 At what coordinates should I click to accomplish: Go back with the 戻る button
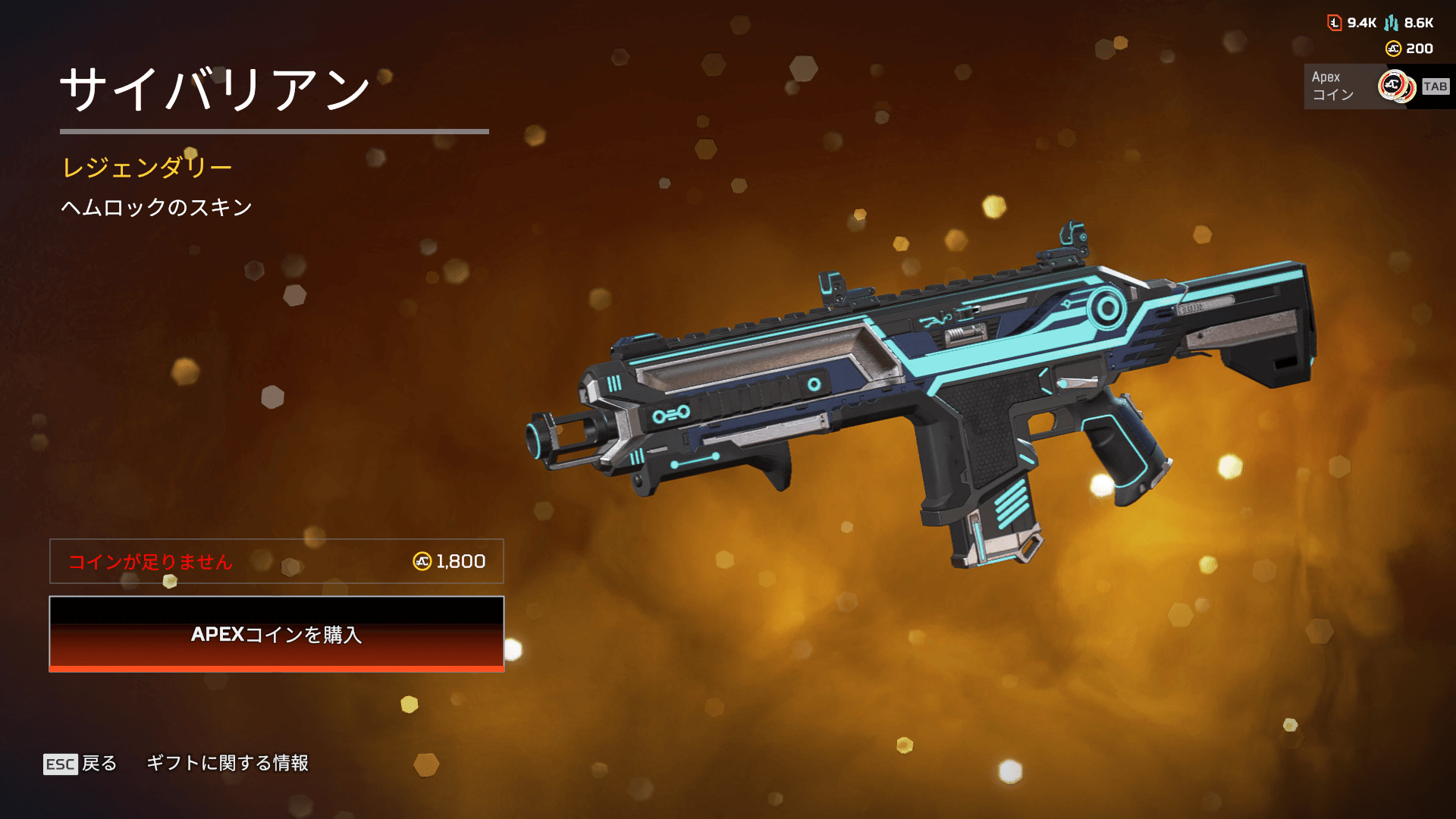click(81, 763)
